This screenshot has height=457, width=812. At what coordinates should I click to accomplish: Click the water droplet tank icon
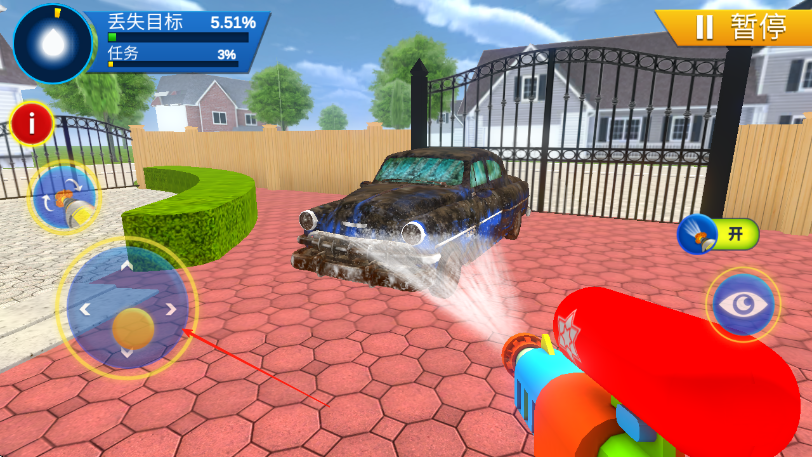pos(52,44)
